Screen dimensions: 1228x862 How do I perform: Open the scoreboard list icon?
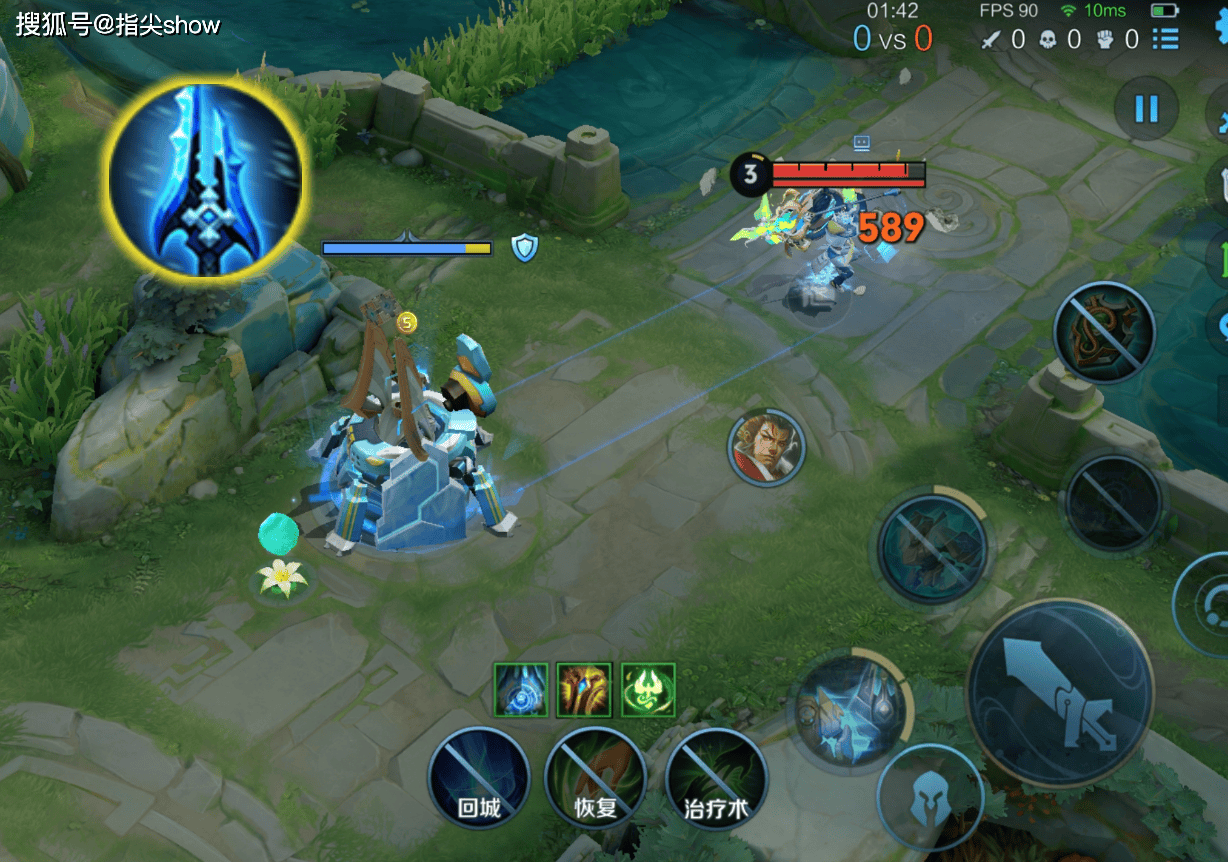click(1165, 39)
